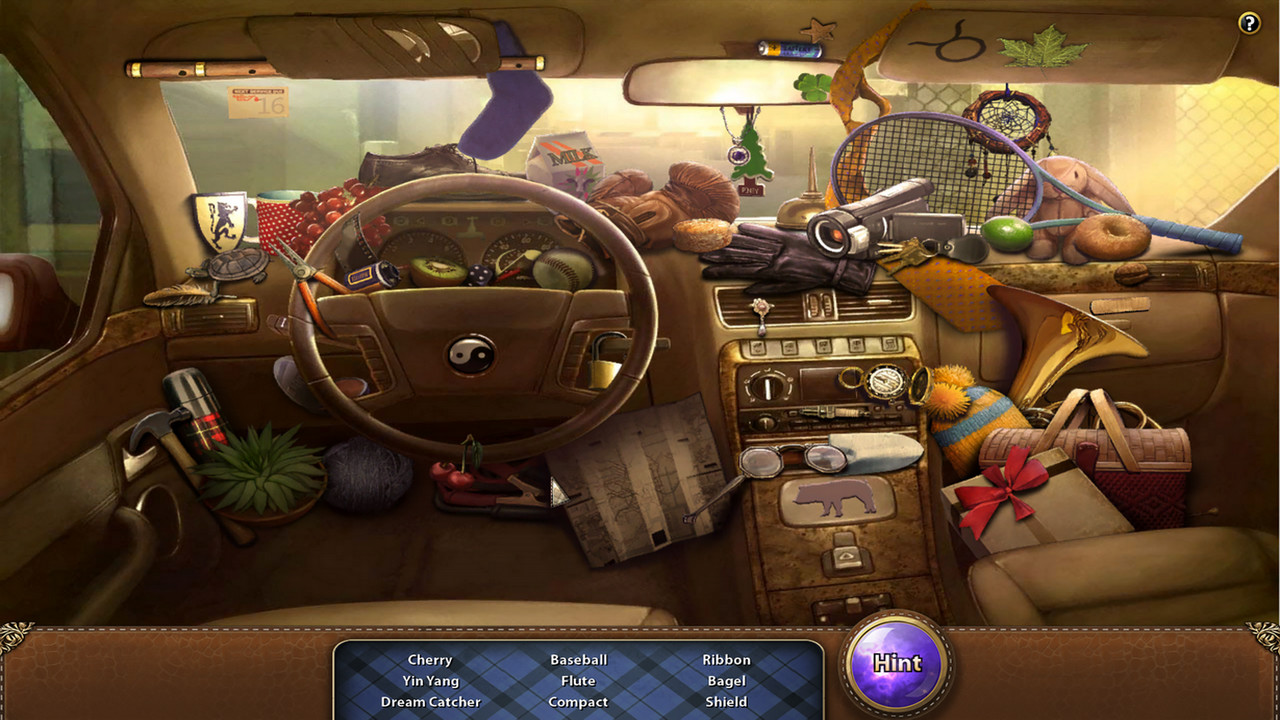Click the Bagel list entry
Image resolution: width=1280 pixels, height=720 pixels.
[x=726, y=681]
